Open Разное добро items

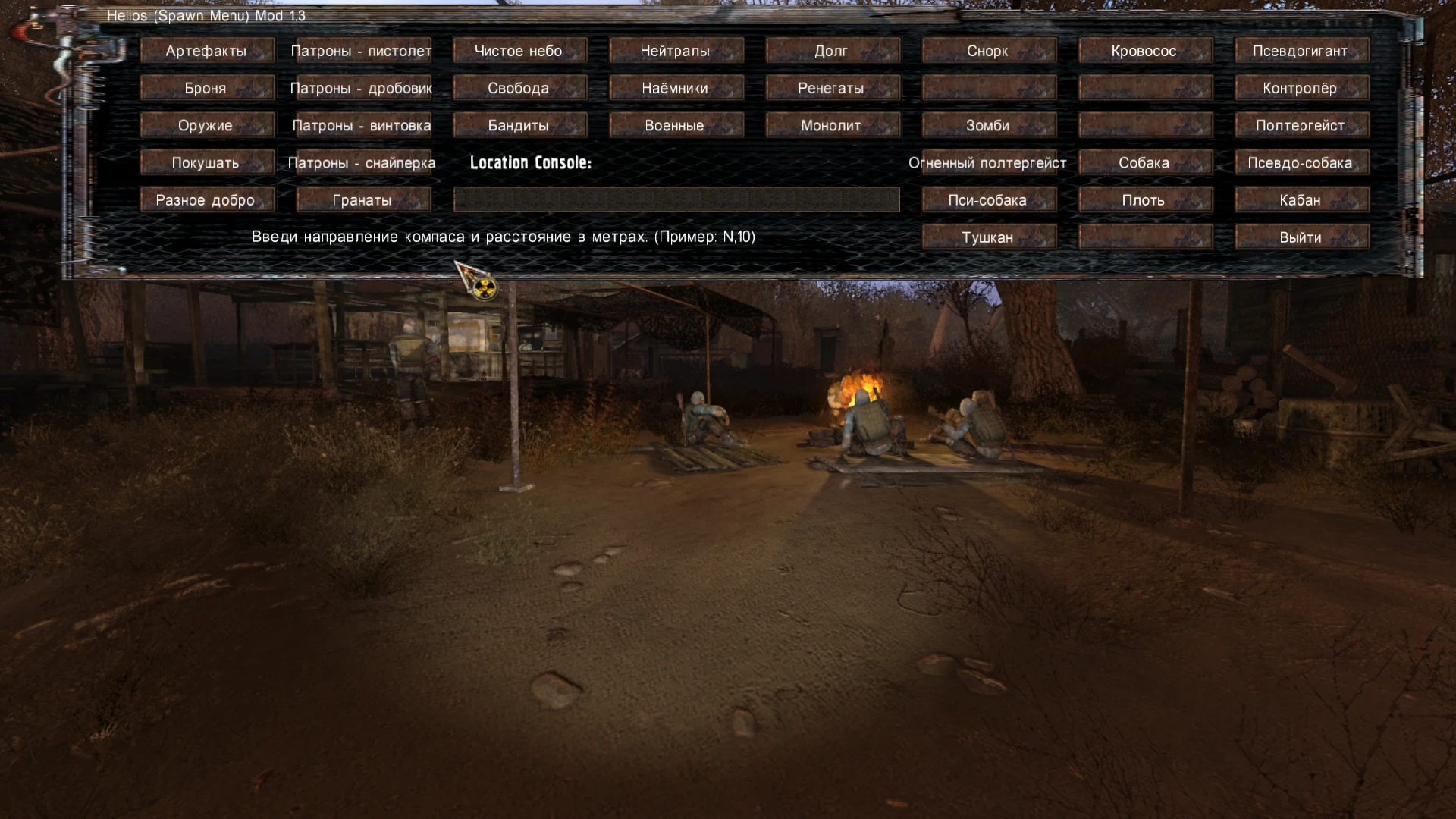(207, 199)
